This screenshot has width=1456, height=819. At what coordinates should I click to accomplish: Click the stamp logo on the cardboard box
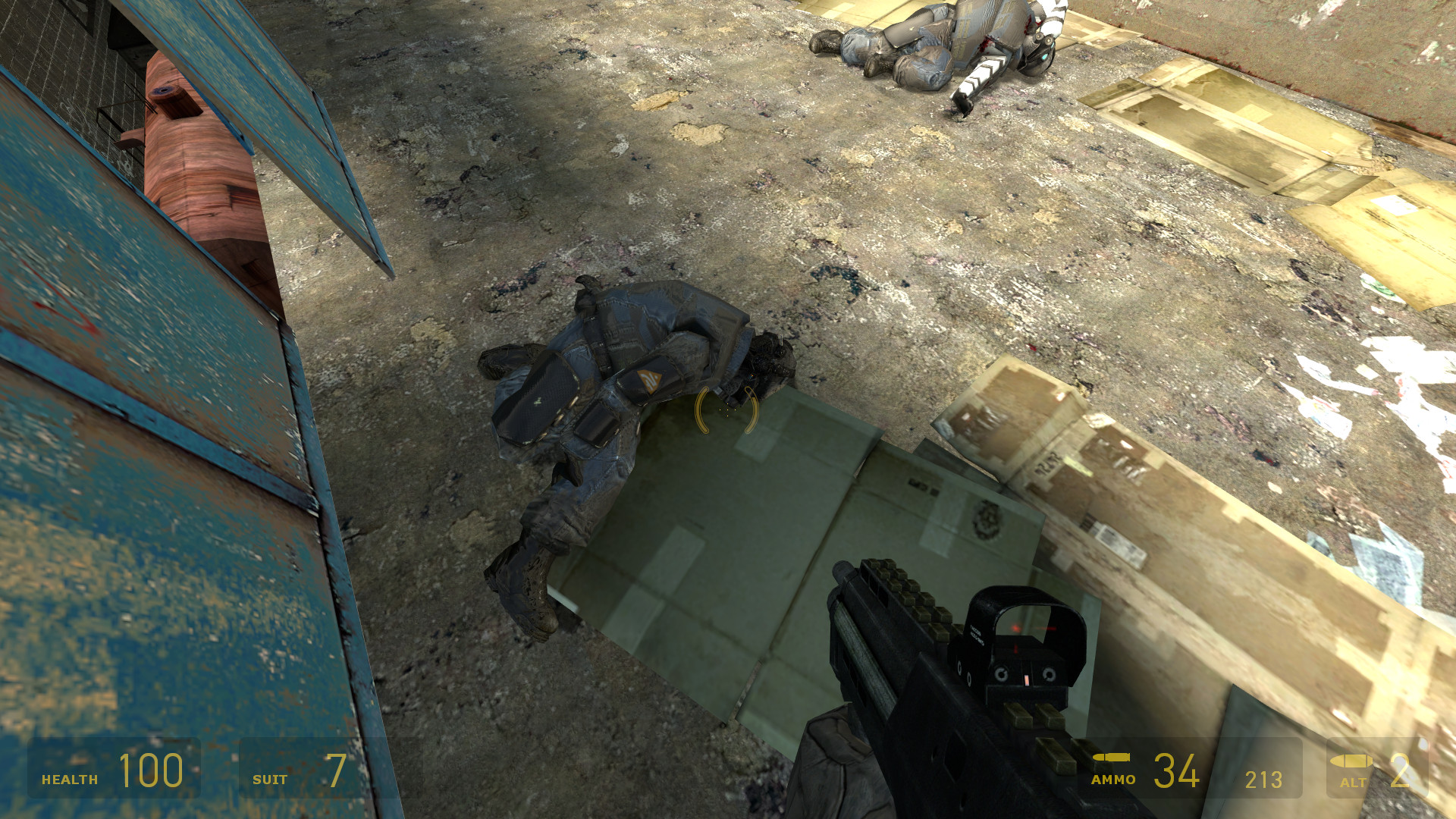click(x=986, y=519)
